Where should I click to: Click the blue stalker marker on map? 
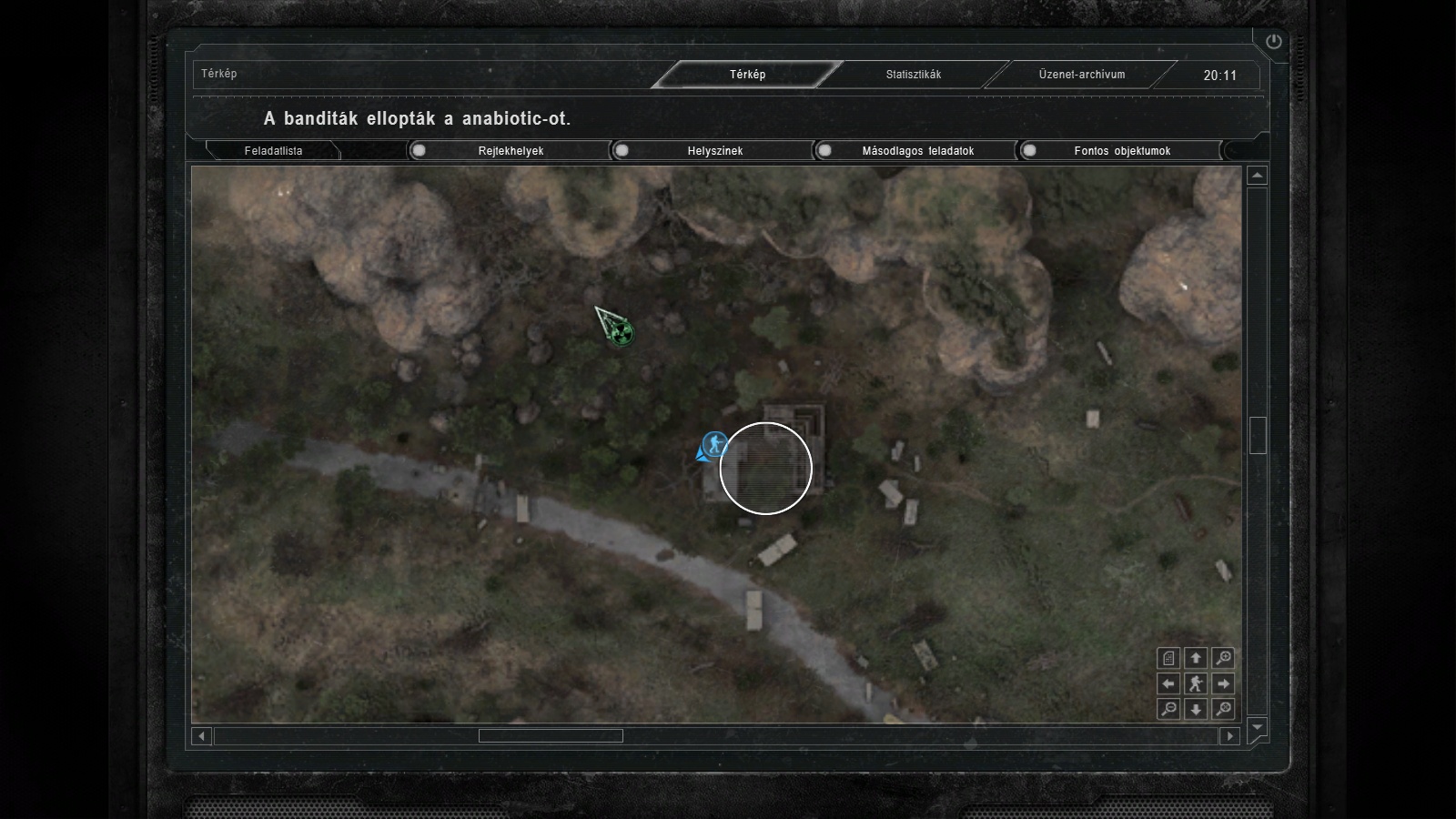[716, 444]
